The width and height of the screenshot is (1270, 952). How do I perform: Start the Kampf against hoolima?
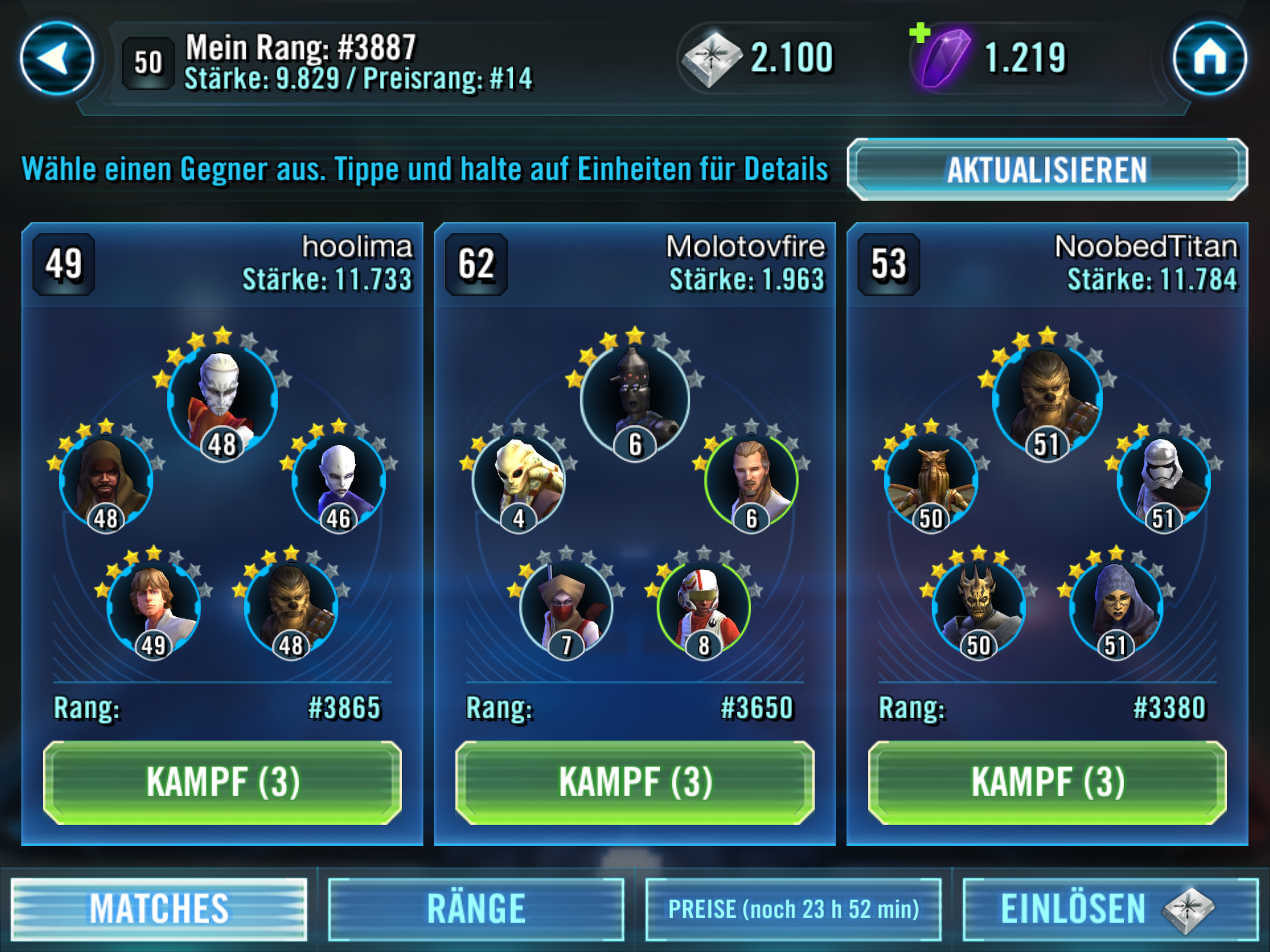point(222,782)
